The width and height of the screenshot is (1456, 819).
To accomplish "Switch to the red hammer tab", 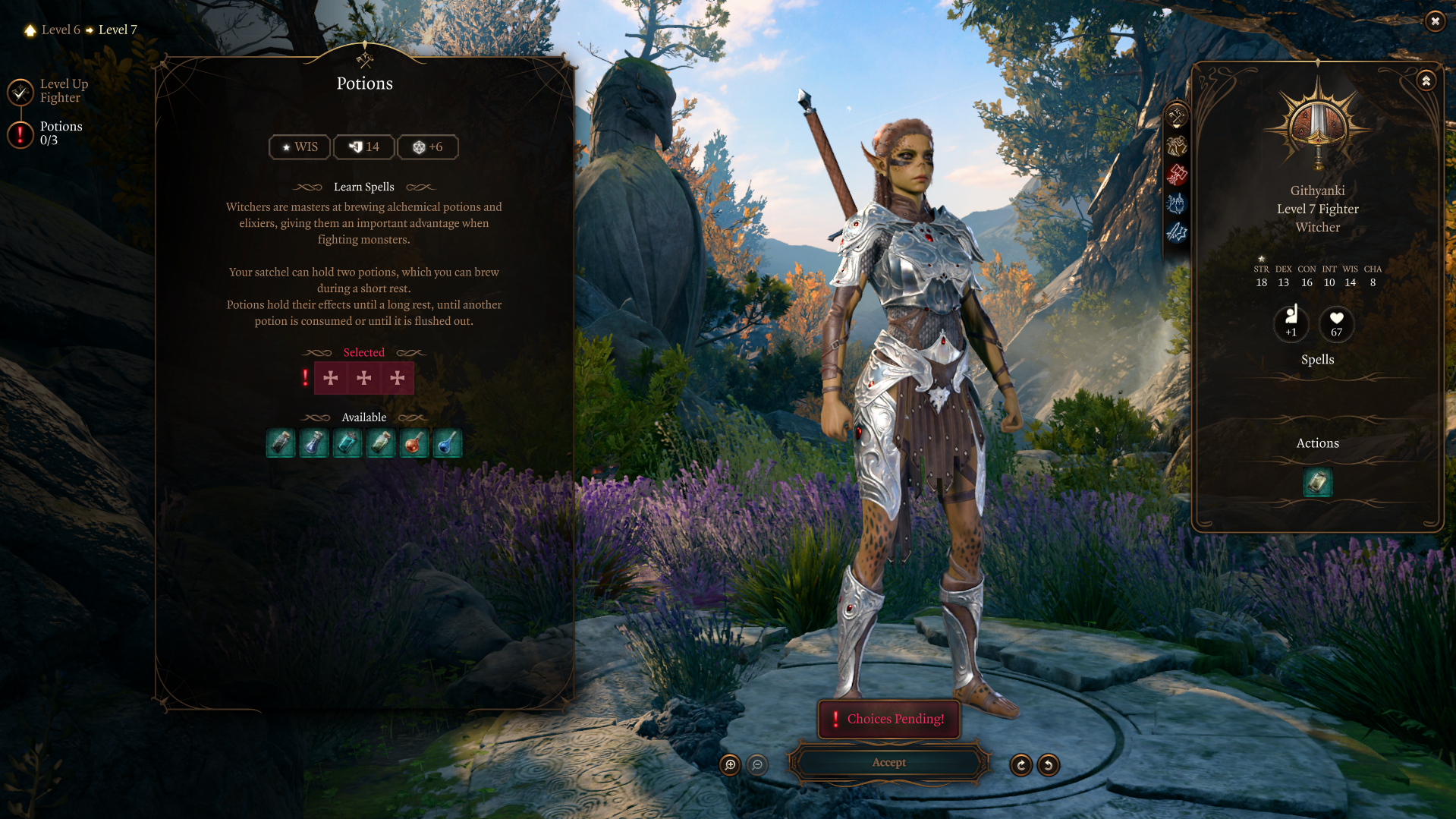I will pyautogui.click(x=1177, y=175).
